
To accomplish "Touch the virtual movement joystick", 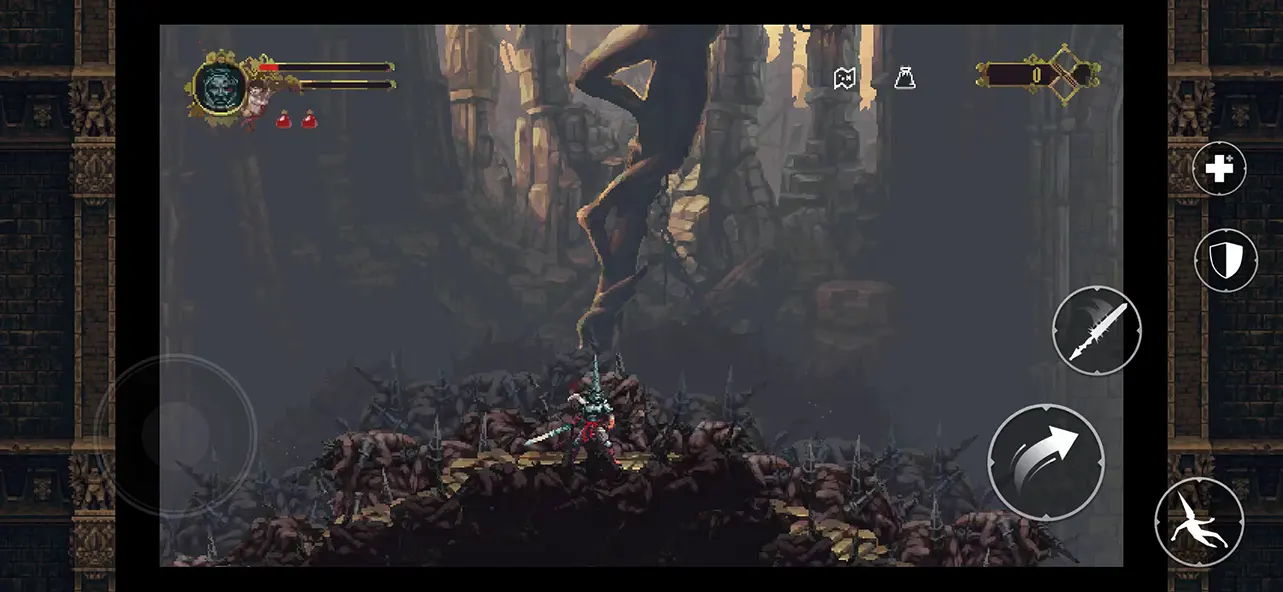I will click(175, 435).
